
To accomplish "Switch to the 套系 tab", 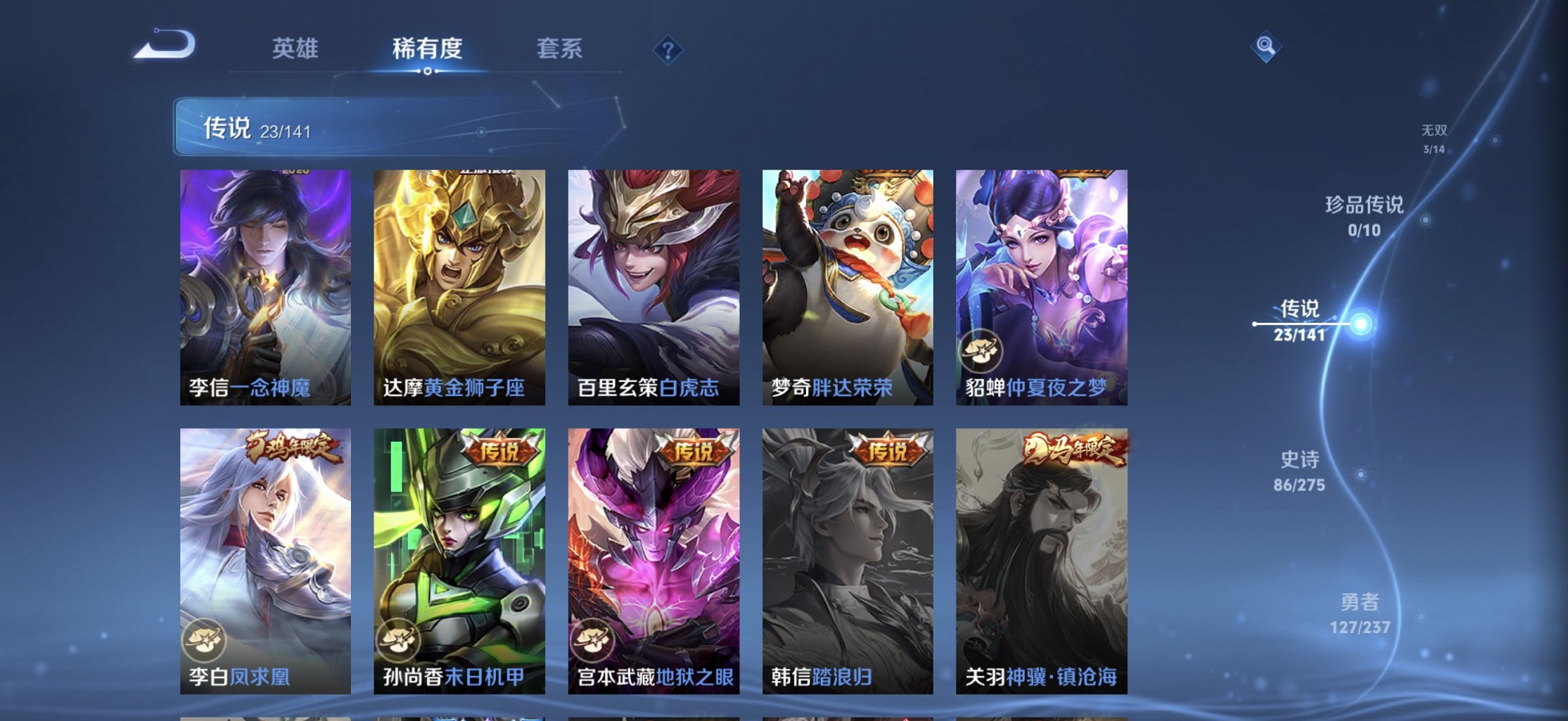I will click(561, 49).
